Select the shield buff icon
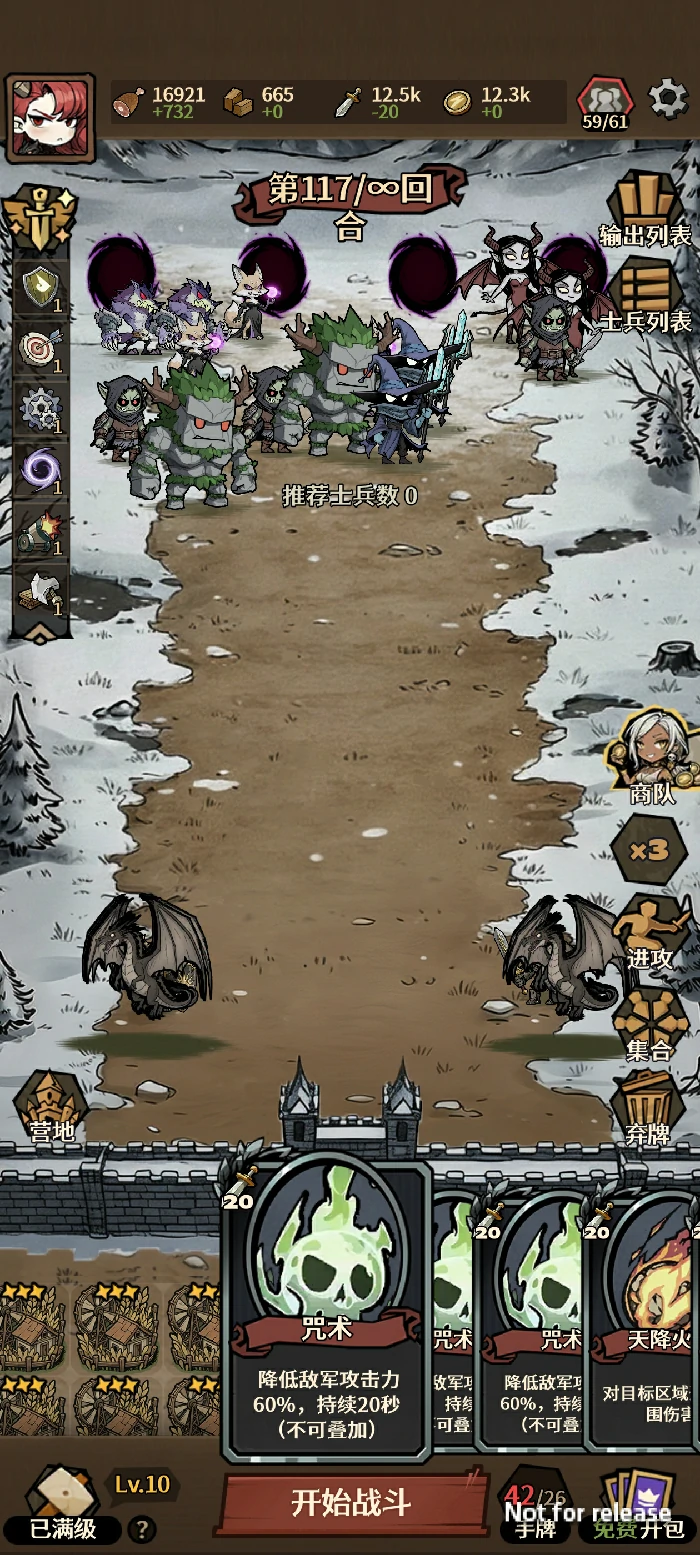Screen dimensions: 700x1555 tap(40, 288)
